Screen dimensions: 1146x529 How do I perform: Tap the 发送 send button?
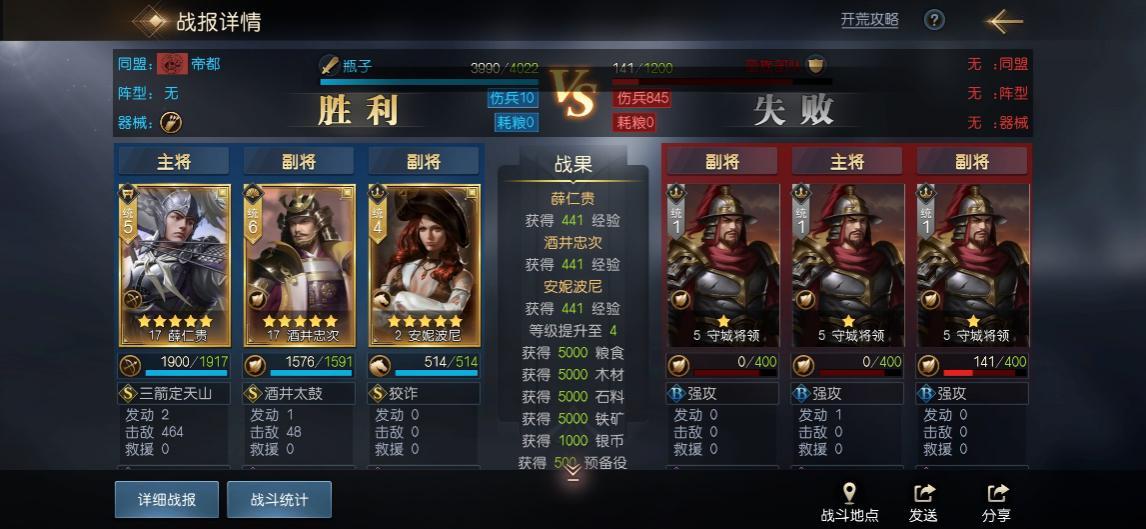(923, 502)
